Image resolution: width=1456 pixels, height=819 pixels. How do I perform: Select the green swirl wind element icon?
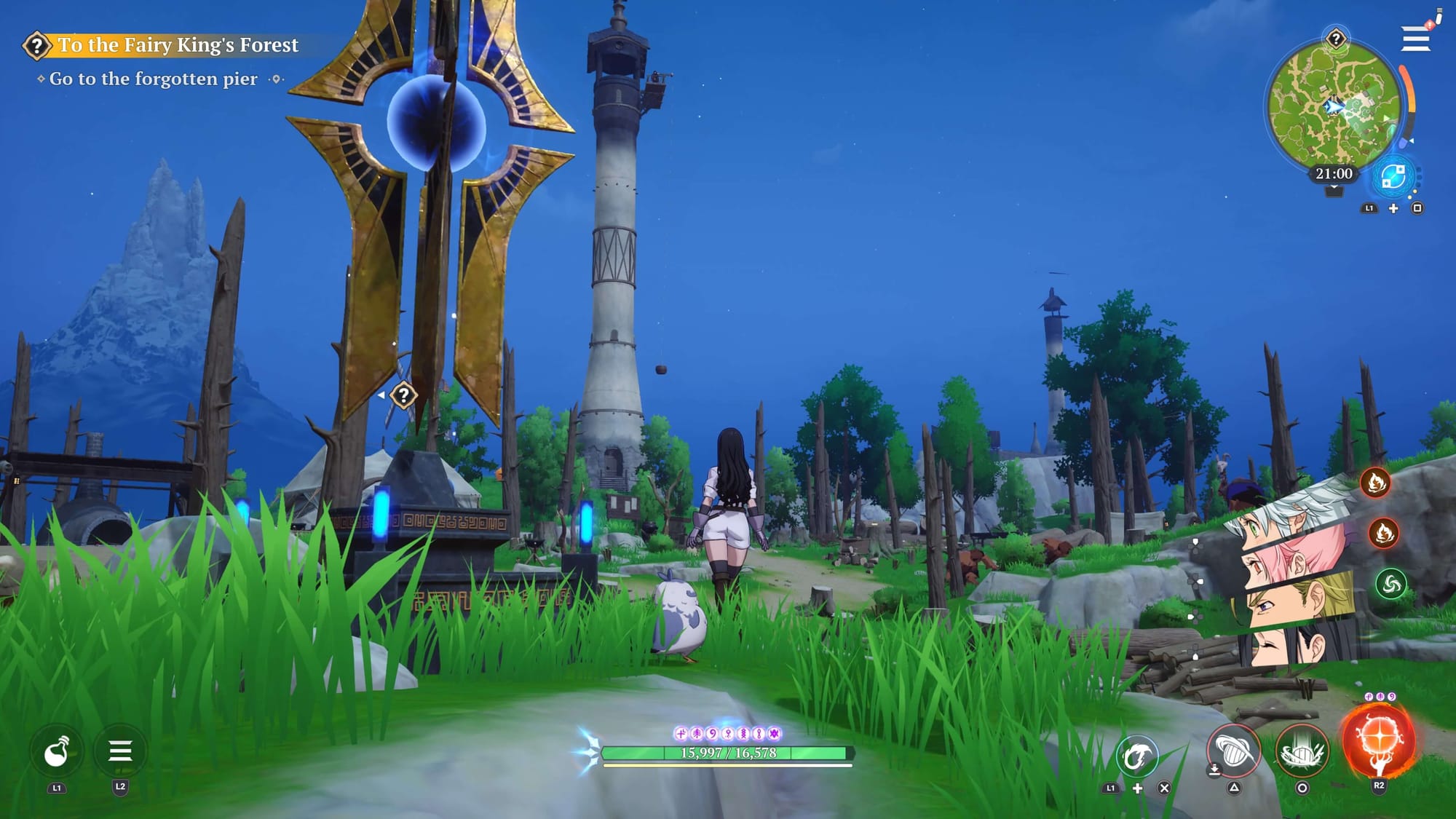coord(1390,584)
